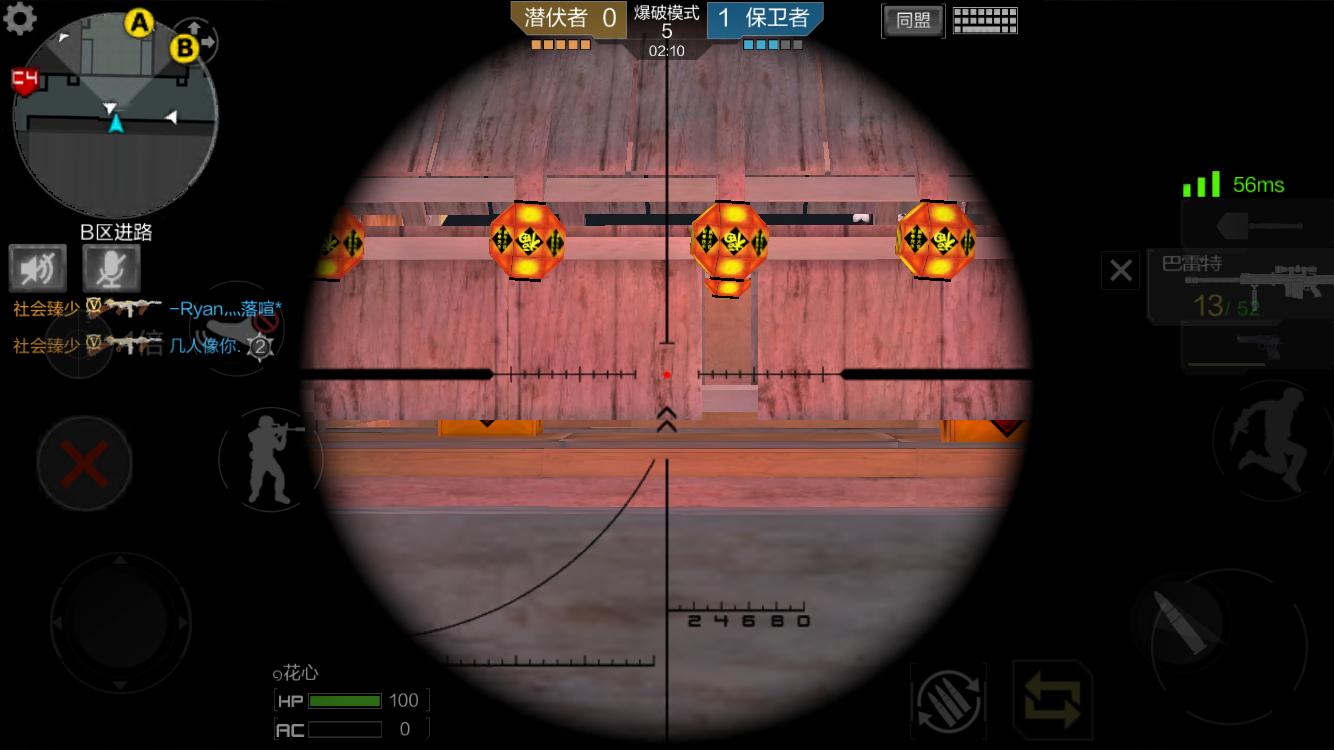The width and height of the screenshot is (1334, 750).
Task: Close the weapon panel with X
Action: click(1120, 270)
